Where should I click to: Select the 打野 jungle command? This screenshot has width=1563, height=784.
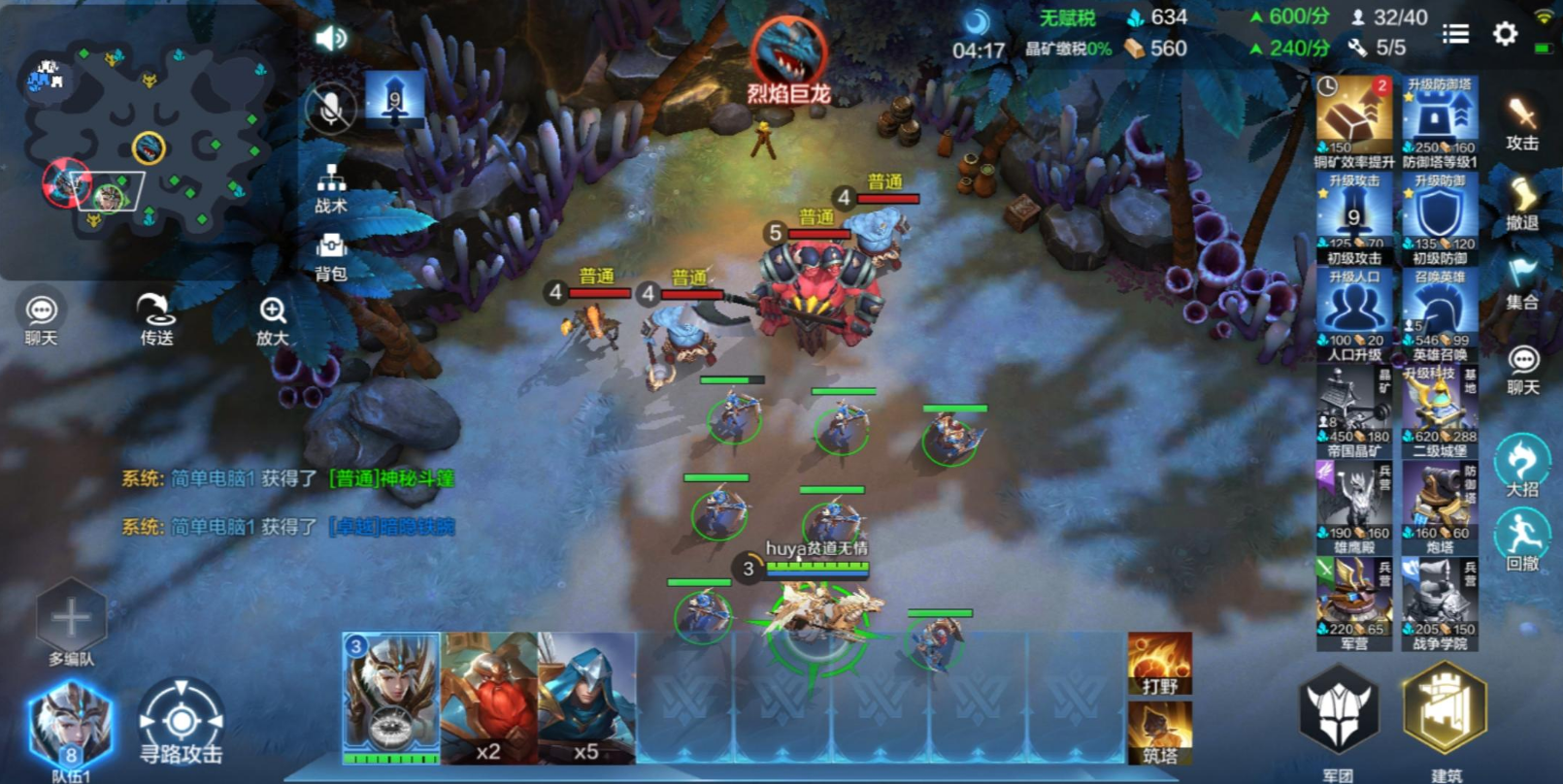point(1159,664)
